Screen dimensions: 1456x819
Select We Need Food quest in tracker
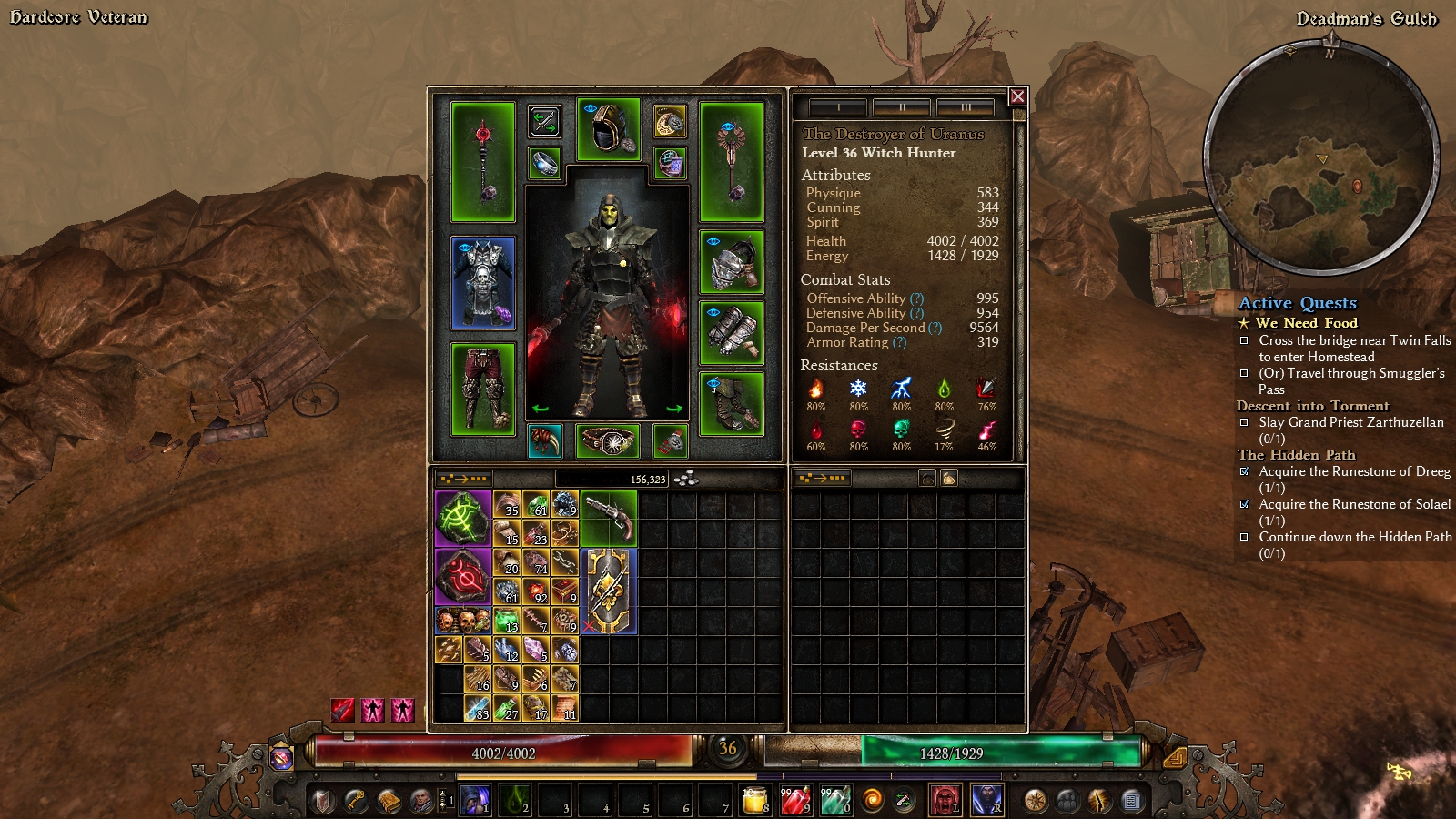[x=1306, y=323]
